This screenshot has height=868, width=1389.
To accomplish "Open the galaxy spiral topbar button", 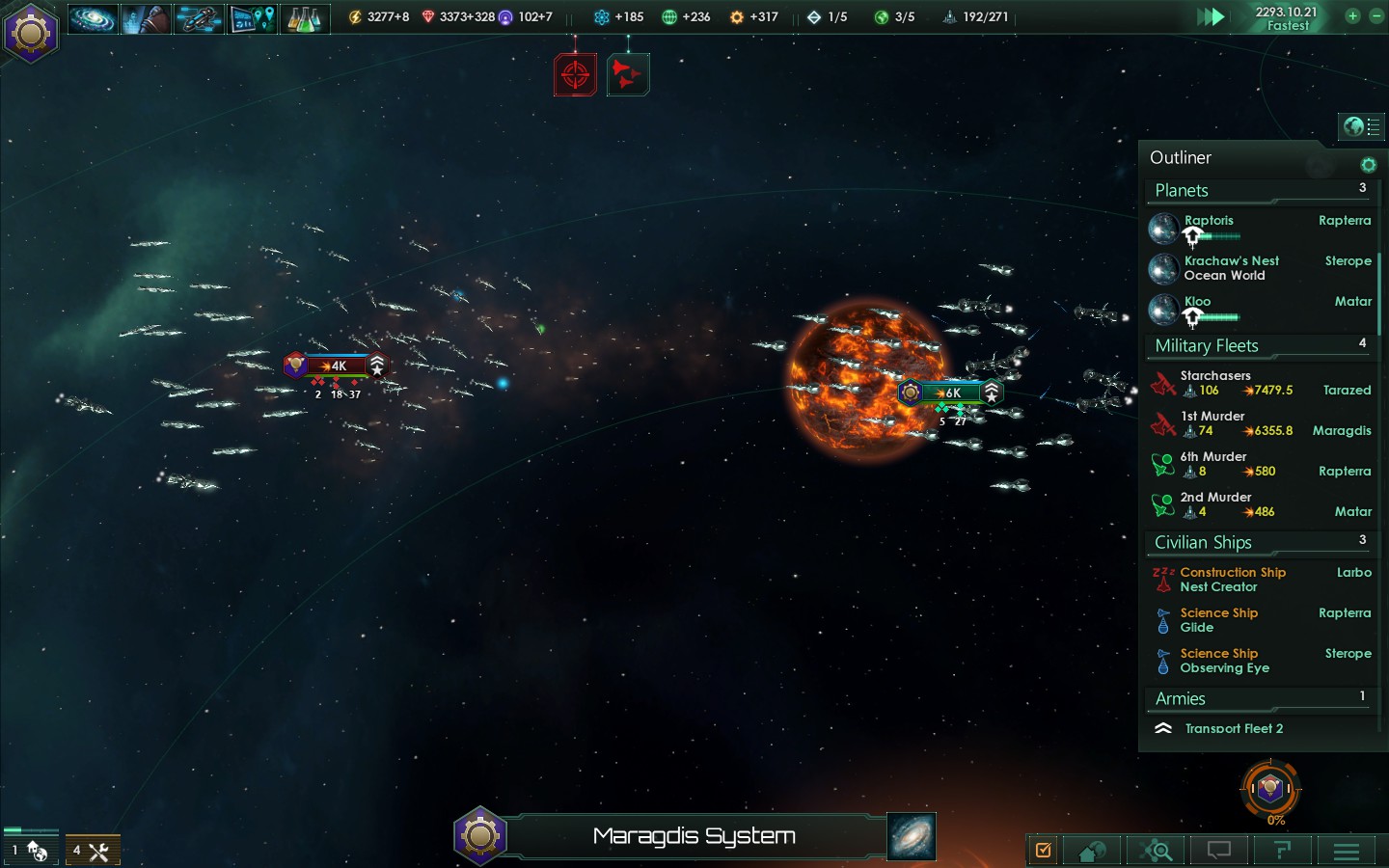I will pyautogui.click(x=93, y=18).
